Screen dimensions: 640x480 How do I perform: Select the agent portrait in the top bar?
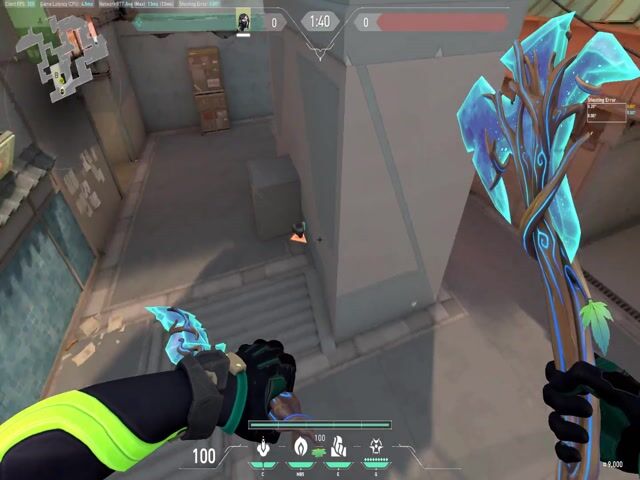[243, 21]
